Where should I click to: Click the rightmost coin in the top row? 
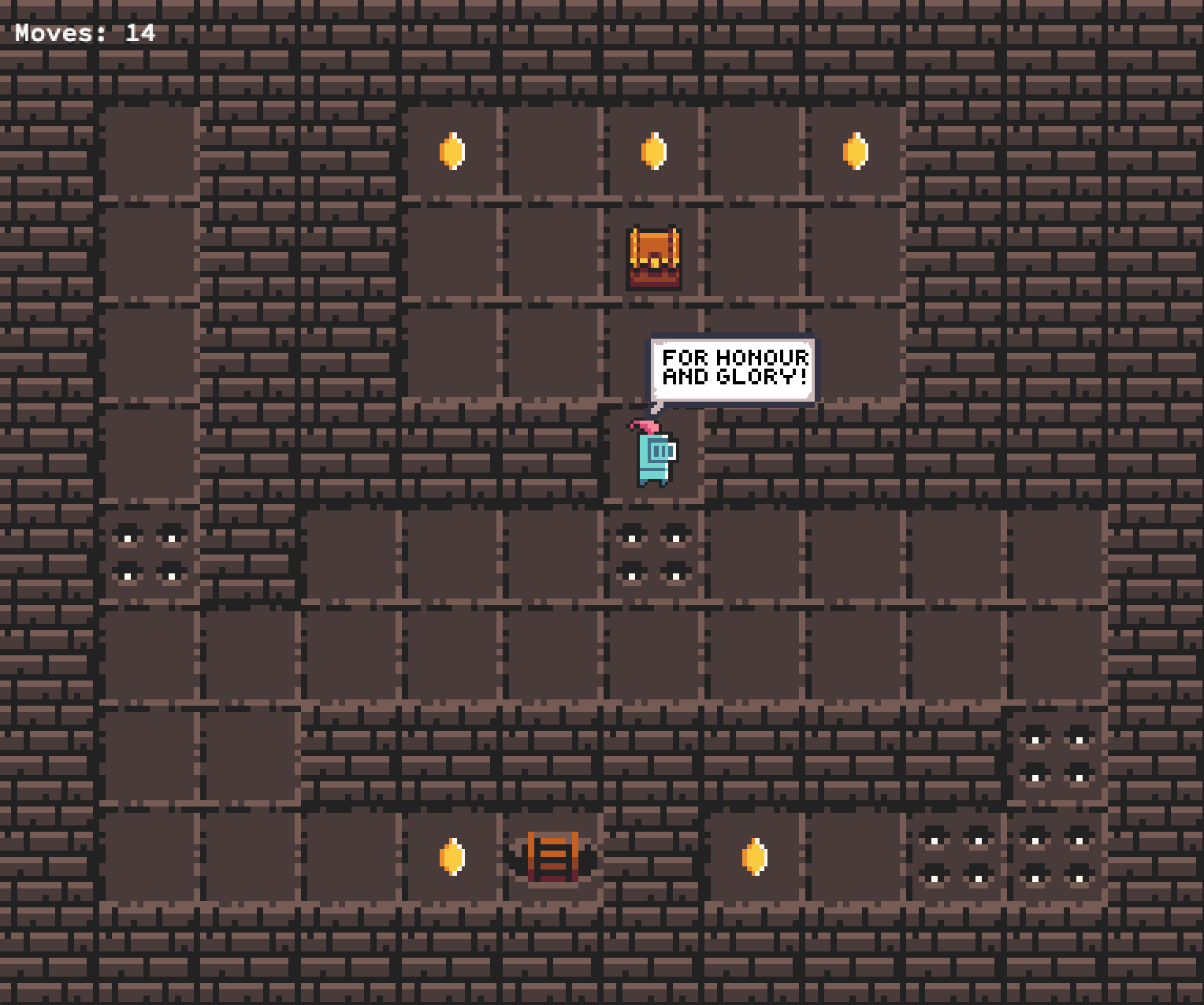(853, 151)
